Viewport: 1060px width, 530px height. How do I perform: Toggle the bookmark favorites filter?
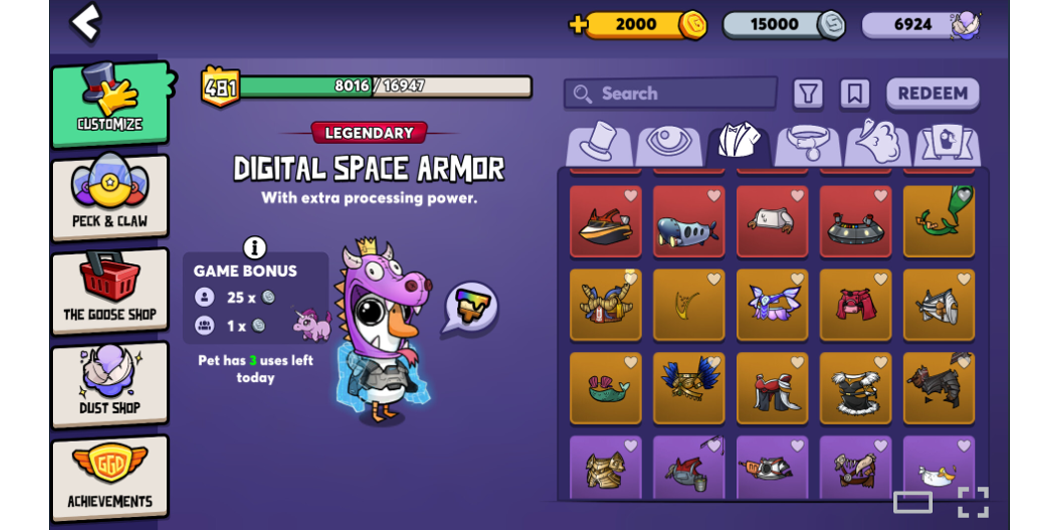click(x=854, y=94)
